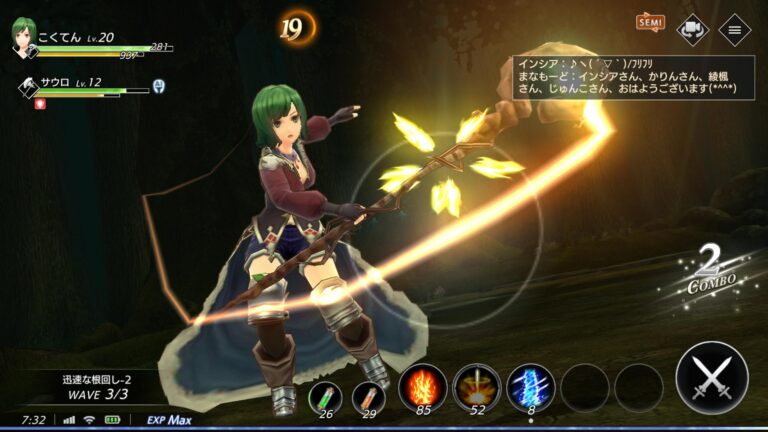Cast the blue lightning skill
Image resolution: width=768 pixels, height=432 pixels.
click(530, 386)
